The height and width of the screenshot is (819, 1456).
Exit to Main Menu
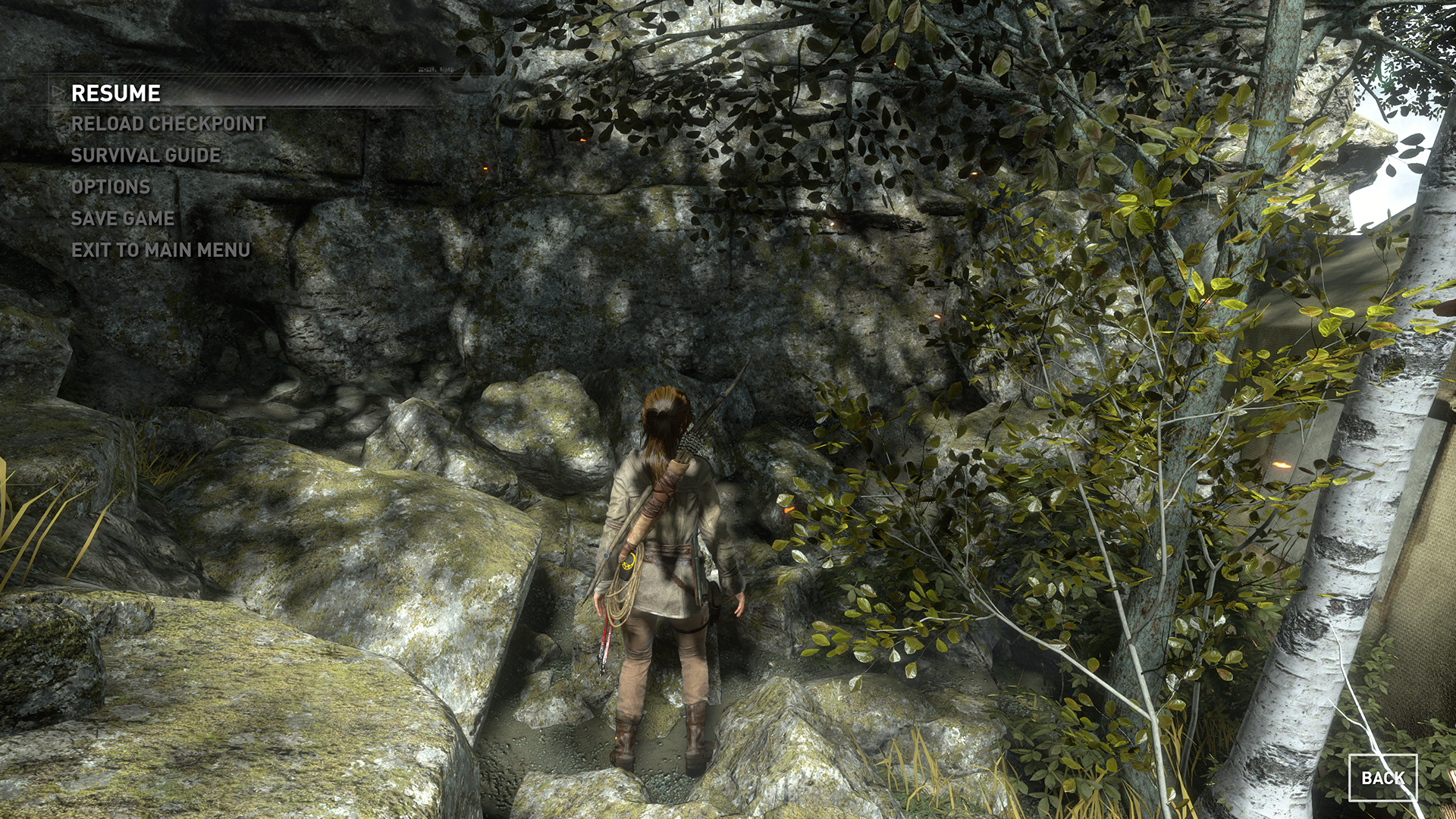[161, 250]
